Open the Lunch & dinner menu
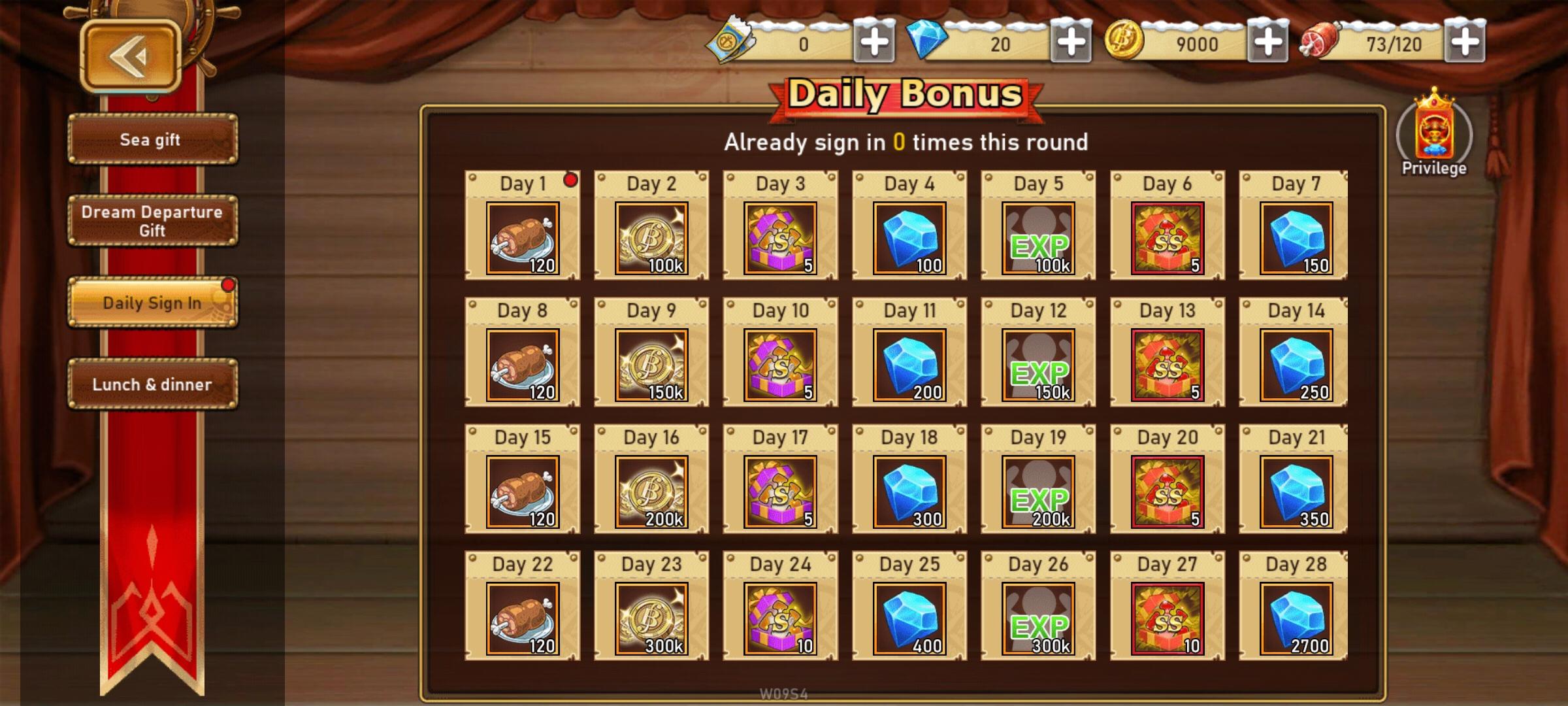The width and height of the screenshot is (1568, 706). [152, 384]
